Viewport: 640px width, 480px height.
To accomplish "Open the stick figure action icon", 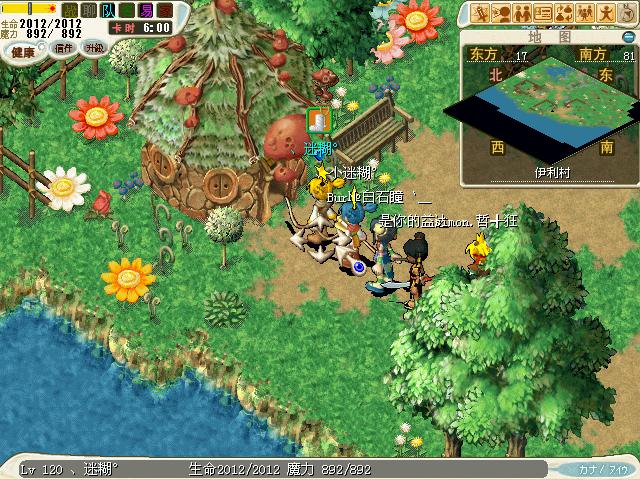I will click(x=605, y=13).
